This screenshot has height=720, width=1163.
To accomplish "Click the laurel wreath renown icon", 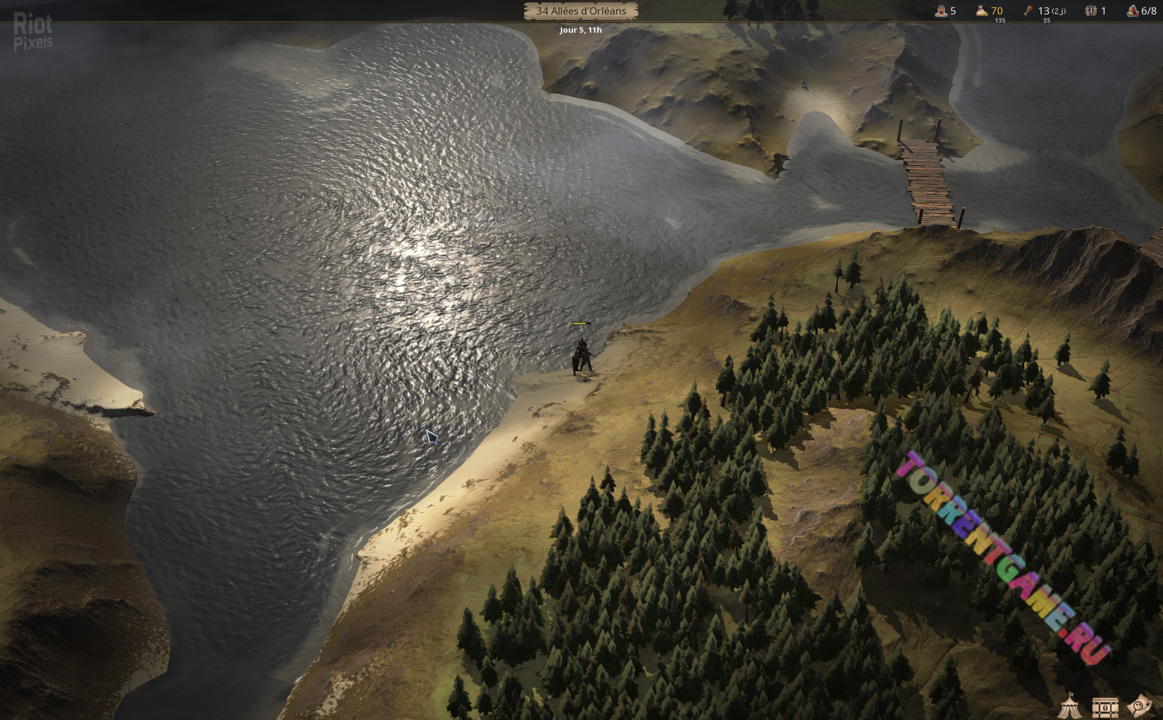I will pos(1091,11).
